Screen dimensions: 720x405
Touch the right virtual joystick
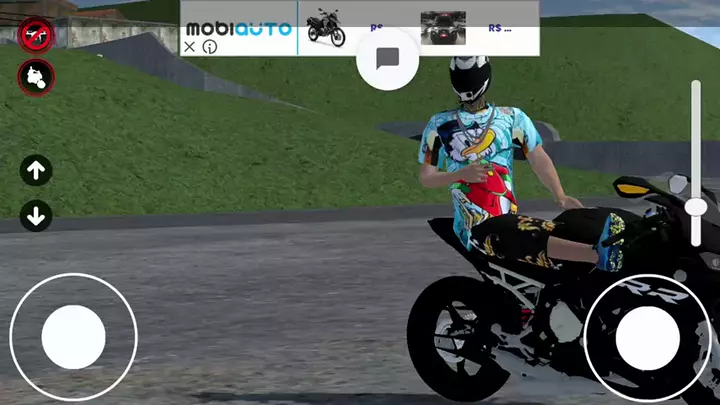647,336
